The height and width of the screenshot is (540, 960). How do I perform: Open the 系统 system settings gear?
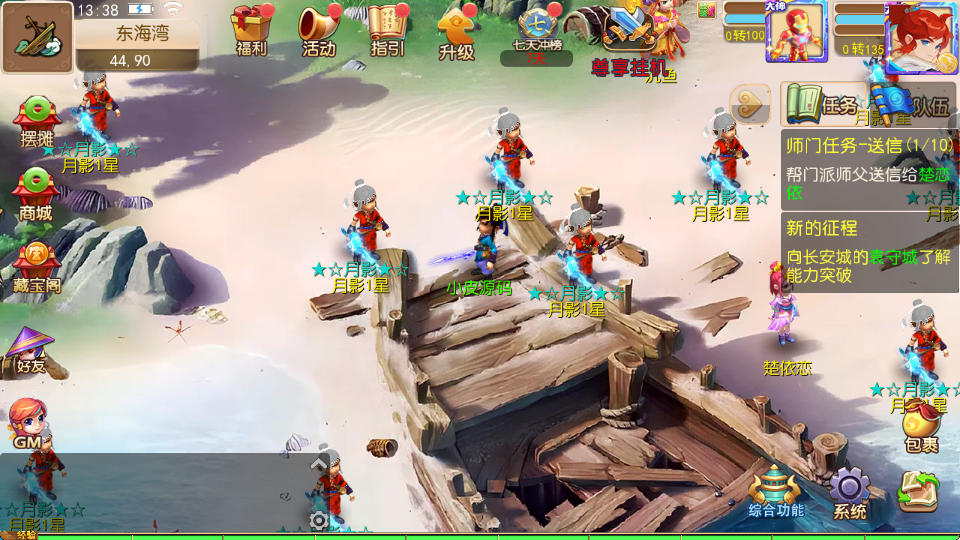(849, 494)
